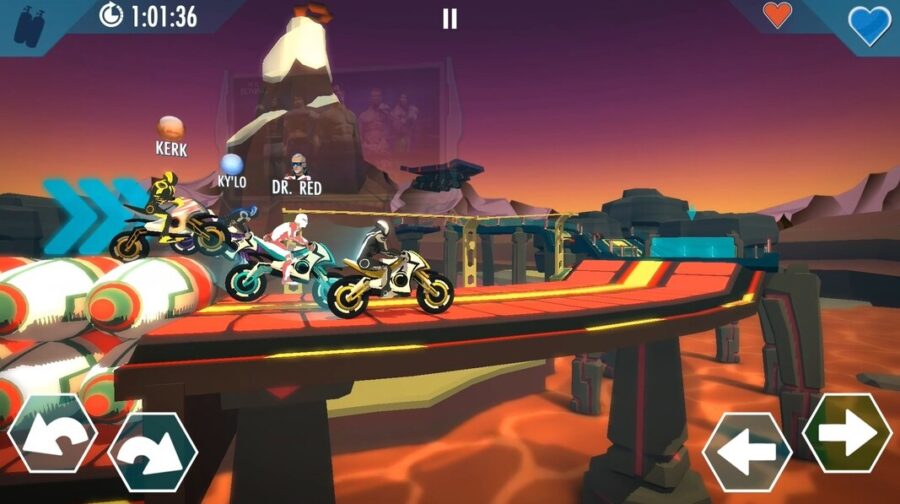Tap the lean back rotation arrow

pyautogui.click(x=52, y=435)
